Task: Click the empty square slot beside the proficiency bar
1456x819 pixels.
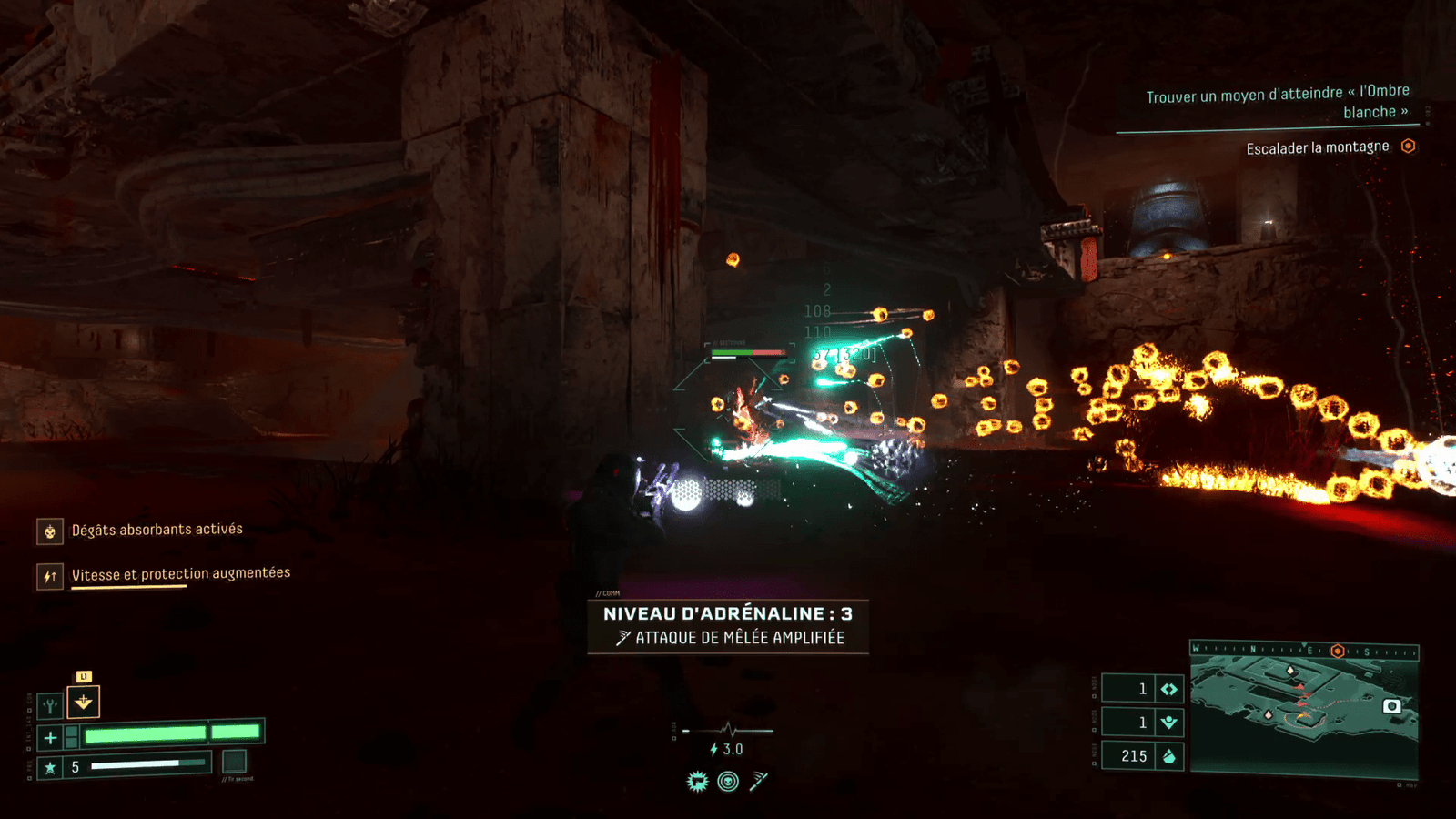Action: [234, 761]
